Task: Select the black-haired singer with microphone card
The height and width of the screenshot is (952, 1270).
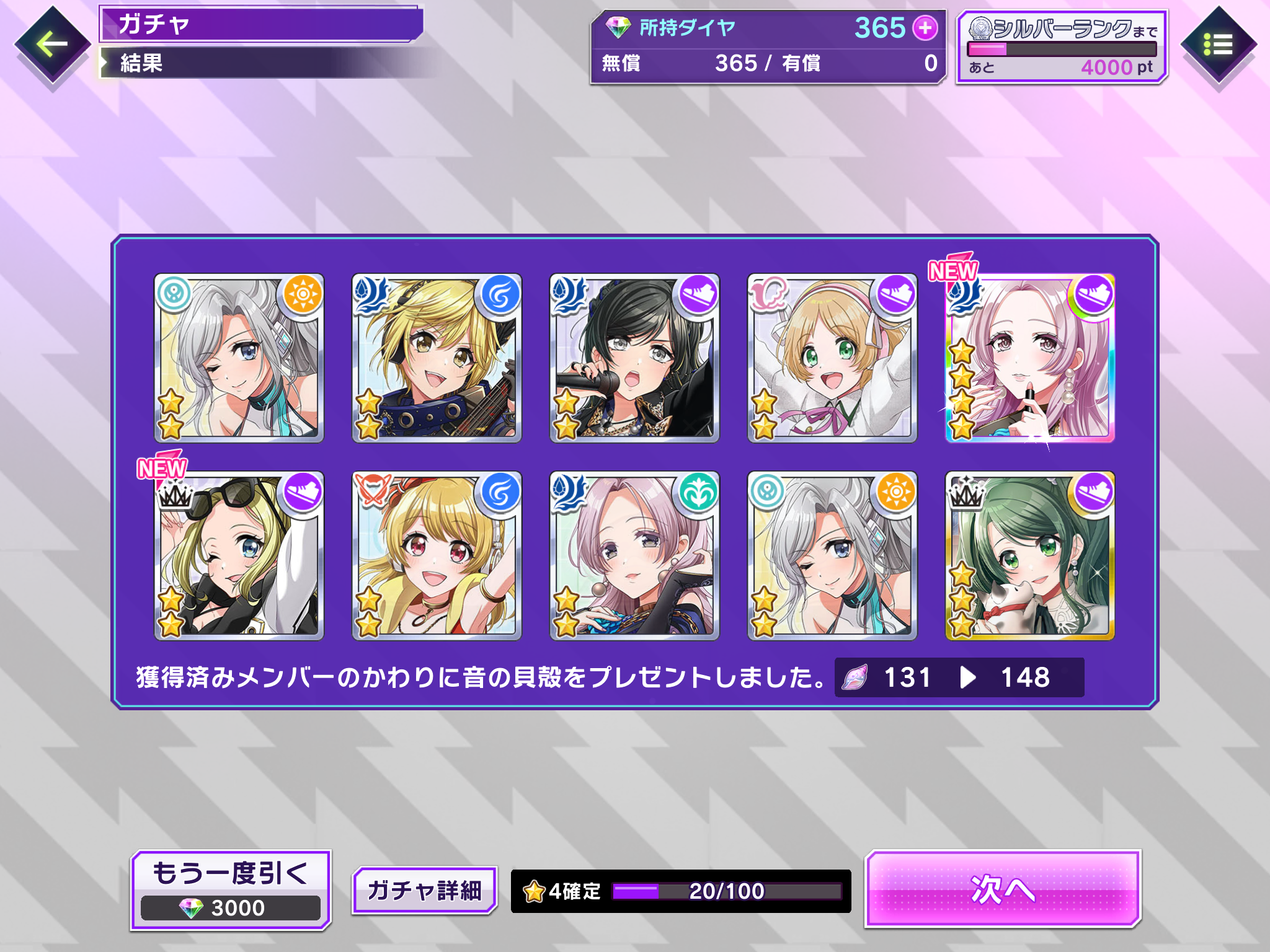Action: pyautogui.click(x=634, y=358)
